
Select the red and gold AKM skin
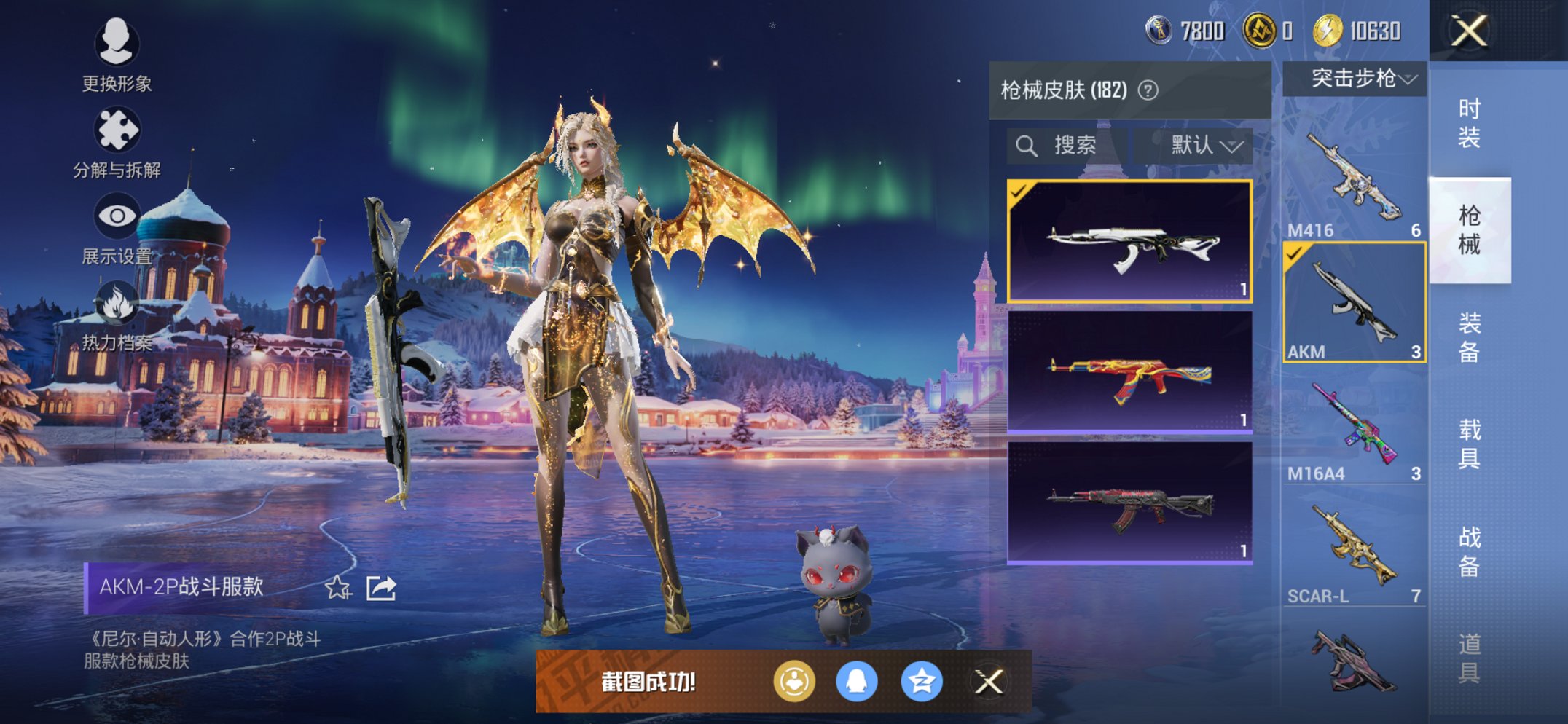(x=1129, y=372)
